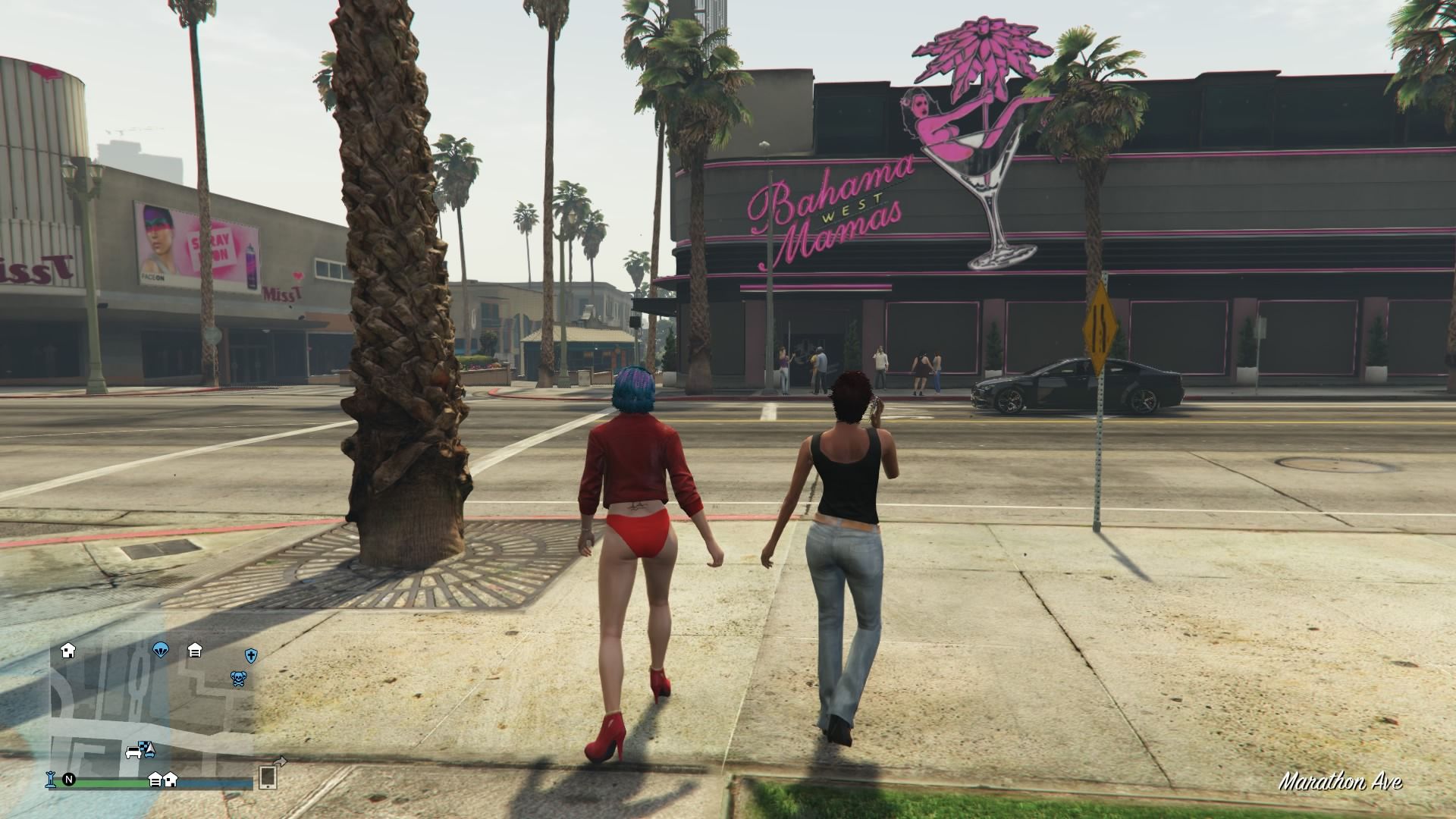Click the blue parachute pickup blip on the radar
The height and width of the screenshot is (819, 1456).
[159, 651]
